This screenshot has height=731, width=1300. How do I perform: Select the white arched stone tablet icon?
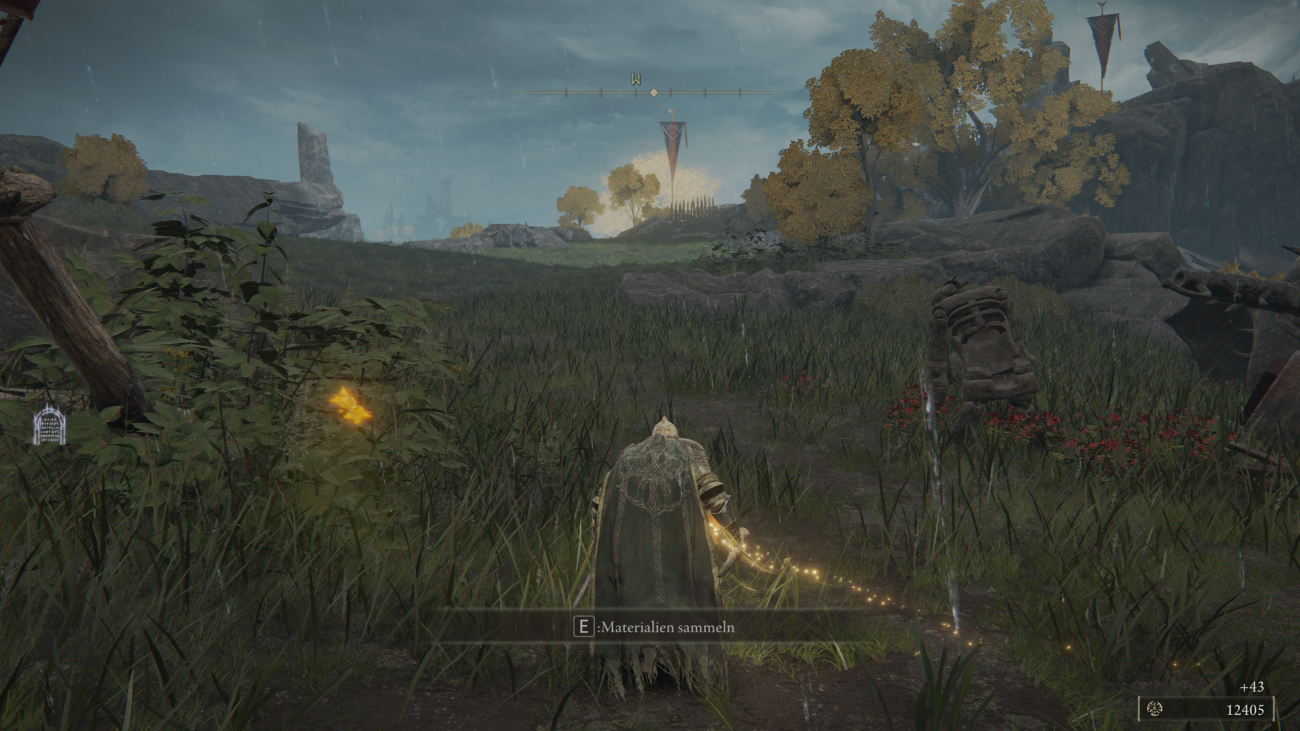pos(49,424)
